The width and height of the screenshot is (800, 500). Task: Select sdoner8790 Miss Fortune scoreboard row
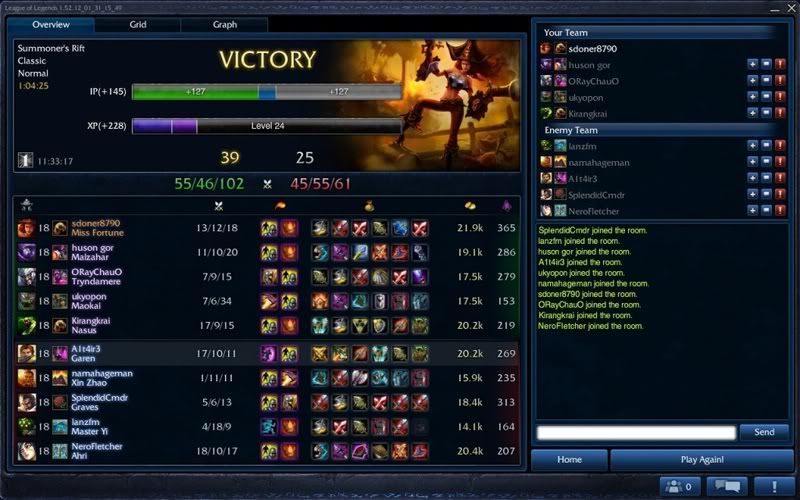click(x=270, y=228)
